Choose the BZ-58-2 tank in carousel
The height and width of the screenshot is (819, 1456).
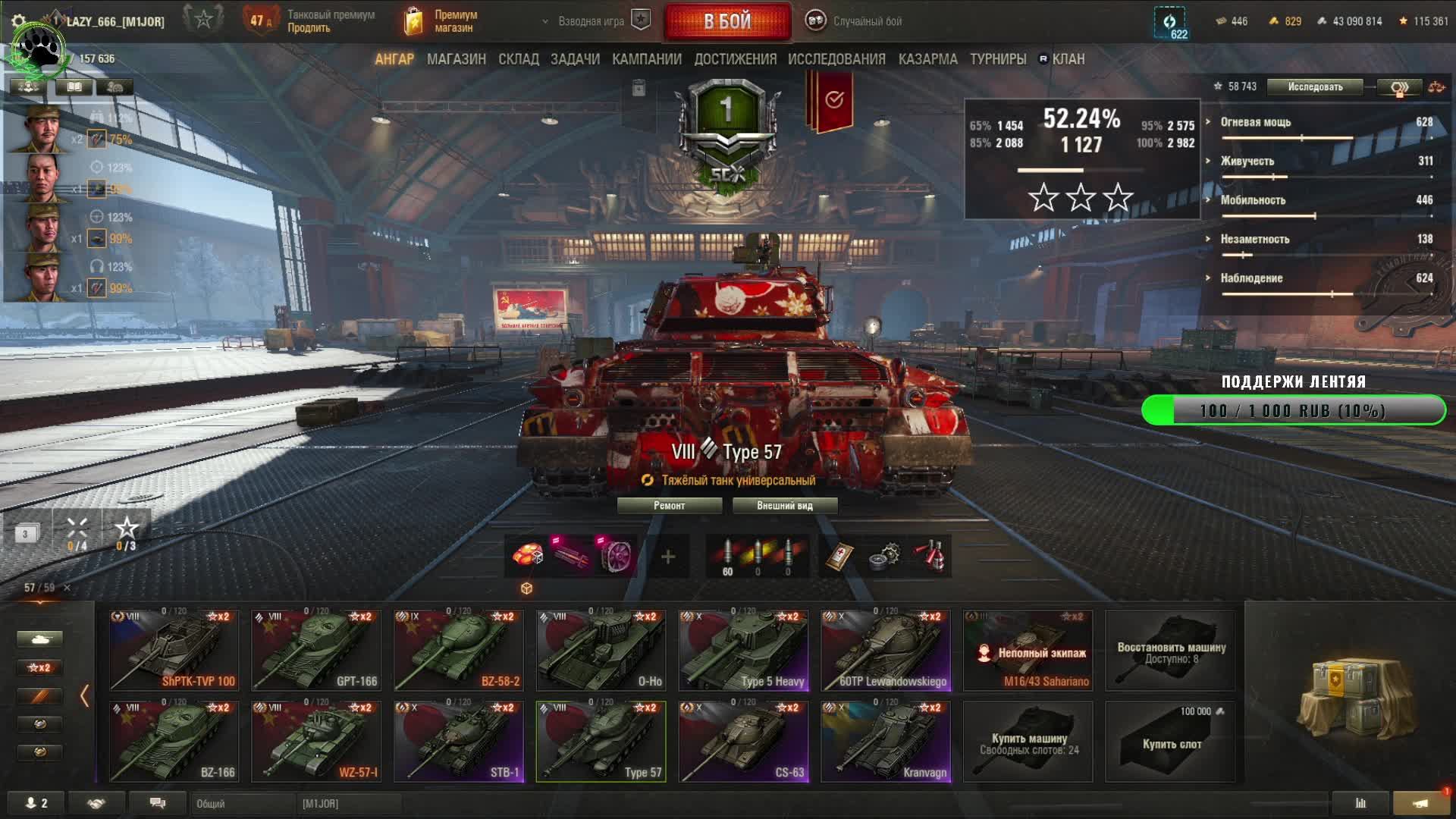458,650
